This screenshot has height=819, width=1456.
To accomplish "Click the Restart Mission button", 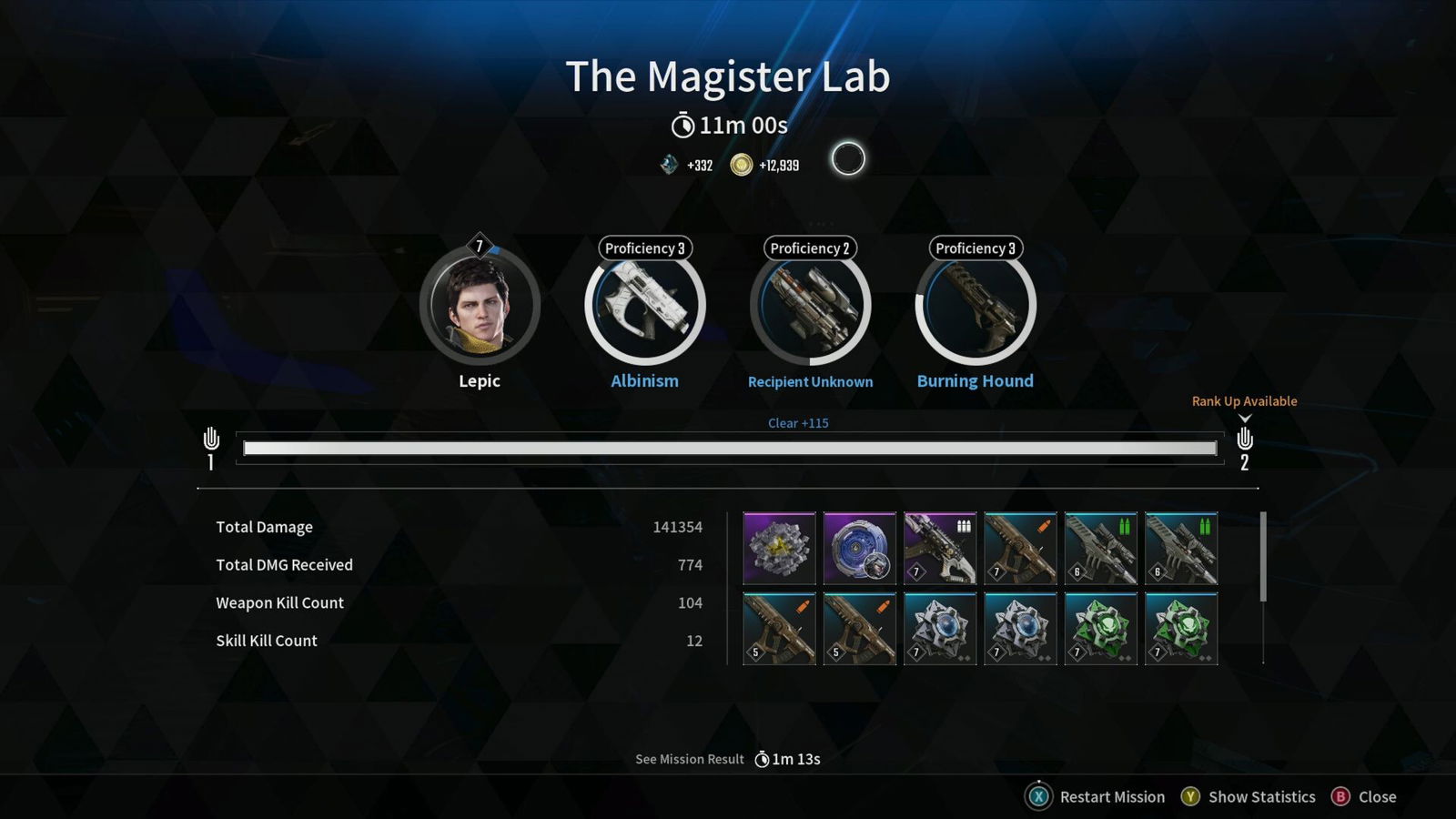I will (x=1096, y=796).
